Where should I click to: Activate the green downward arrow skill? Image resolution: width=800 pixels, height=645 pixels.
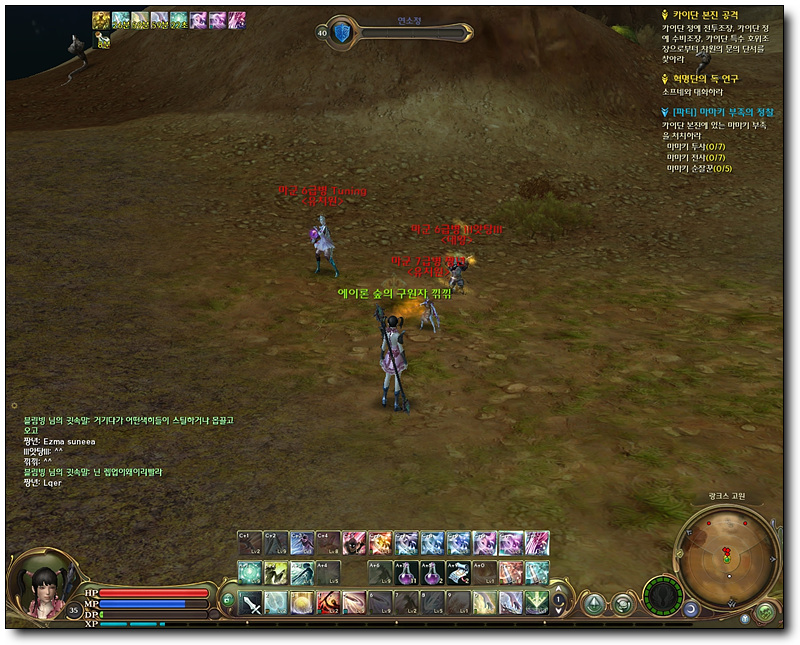536,602
